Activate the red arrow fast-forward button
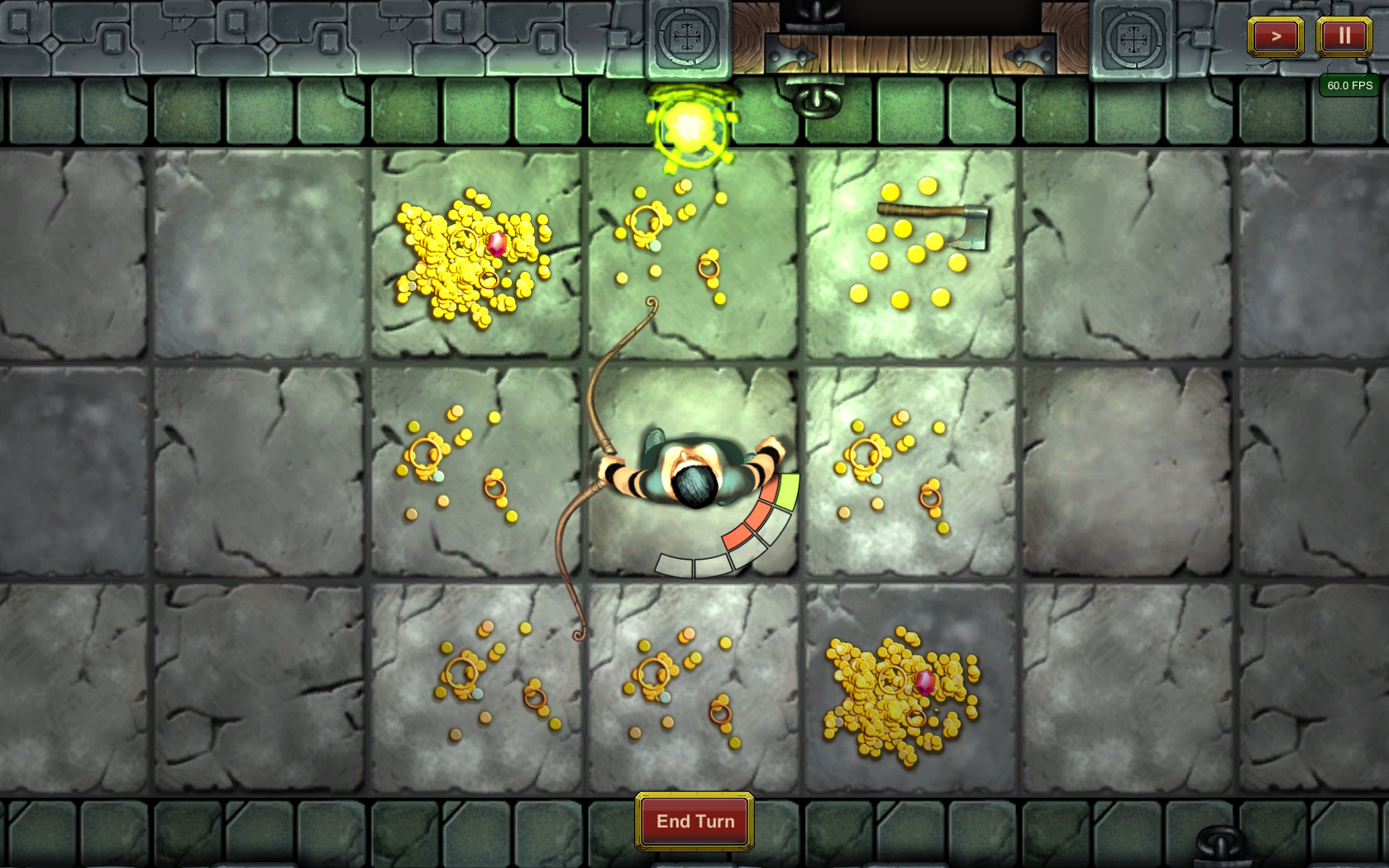Viewport: 1389px width, 868px height. click(x=1275, y=36)
